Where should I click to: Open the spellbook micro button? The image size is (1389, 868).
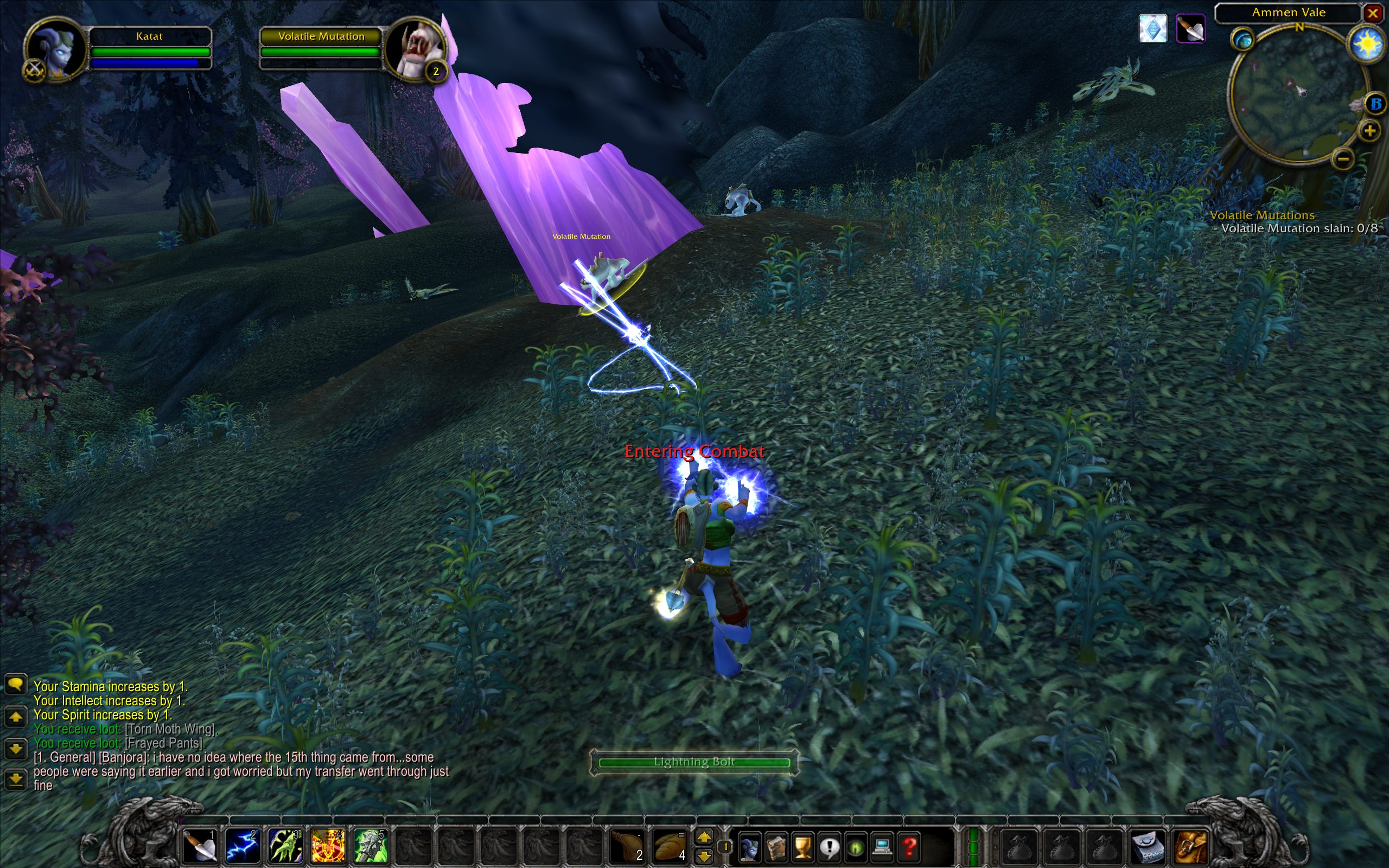776,847
